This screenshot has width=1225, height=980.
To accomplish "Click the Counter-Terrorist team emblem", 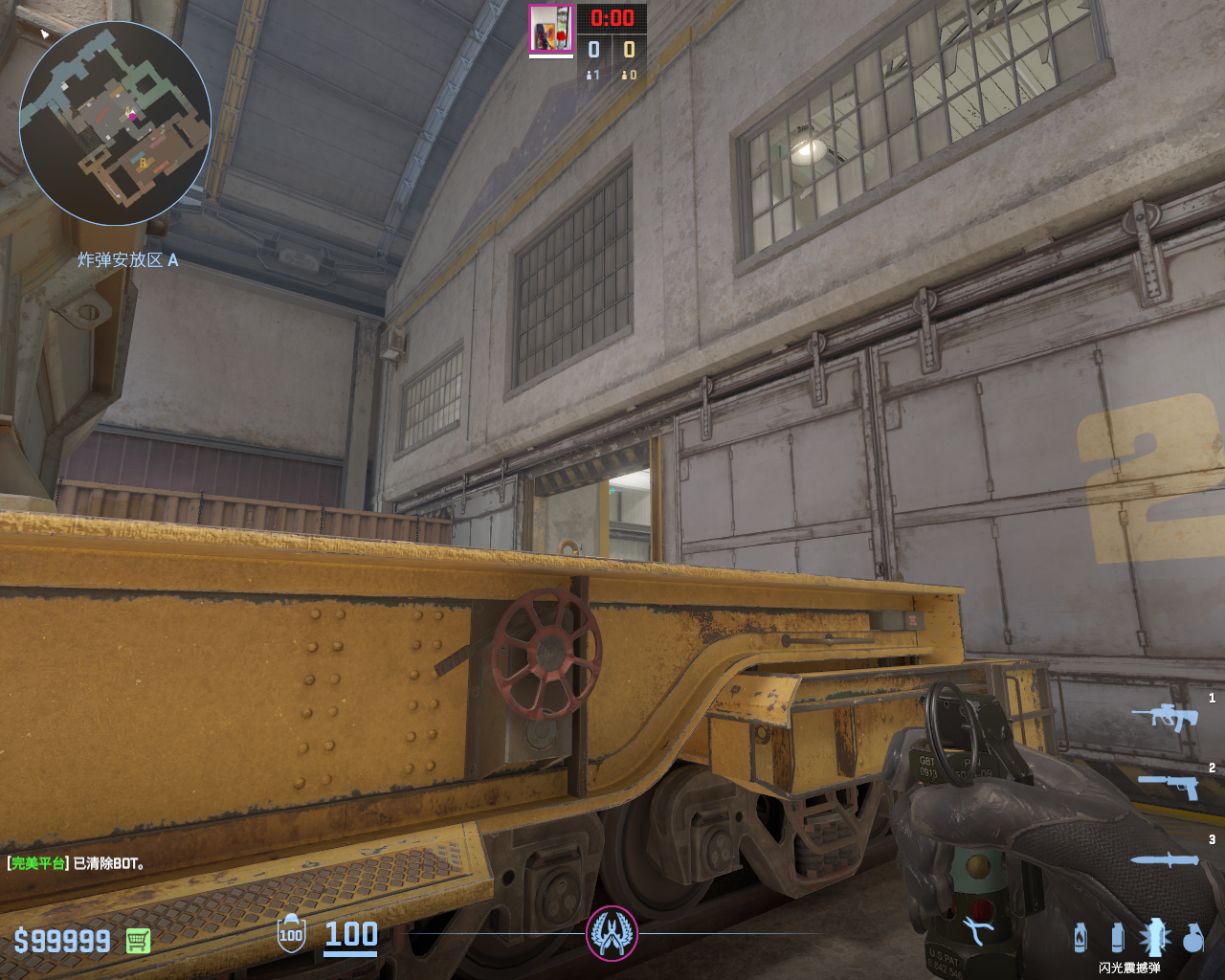I will 612,933.
